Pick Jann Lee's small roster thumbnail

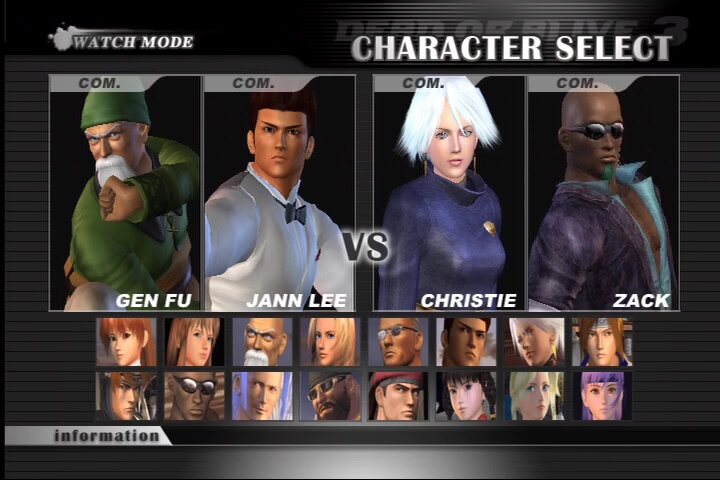pos(466,342)
